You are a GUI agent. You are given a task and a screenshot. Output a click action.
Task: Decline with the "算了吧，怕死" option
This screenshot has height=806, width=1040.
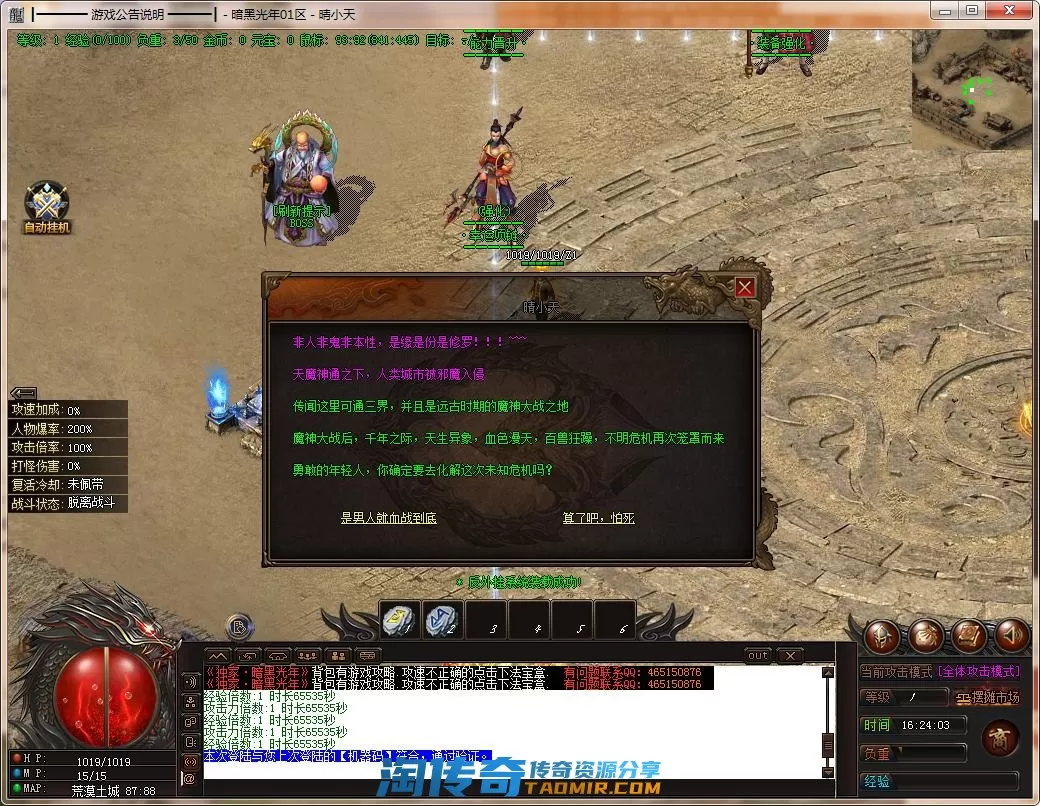(598, 518)
